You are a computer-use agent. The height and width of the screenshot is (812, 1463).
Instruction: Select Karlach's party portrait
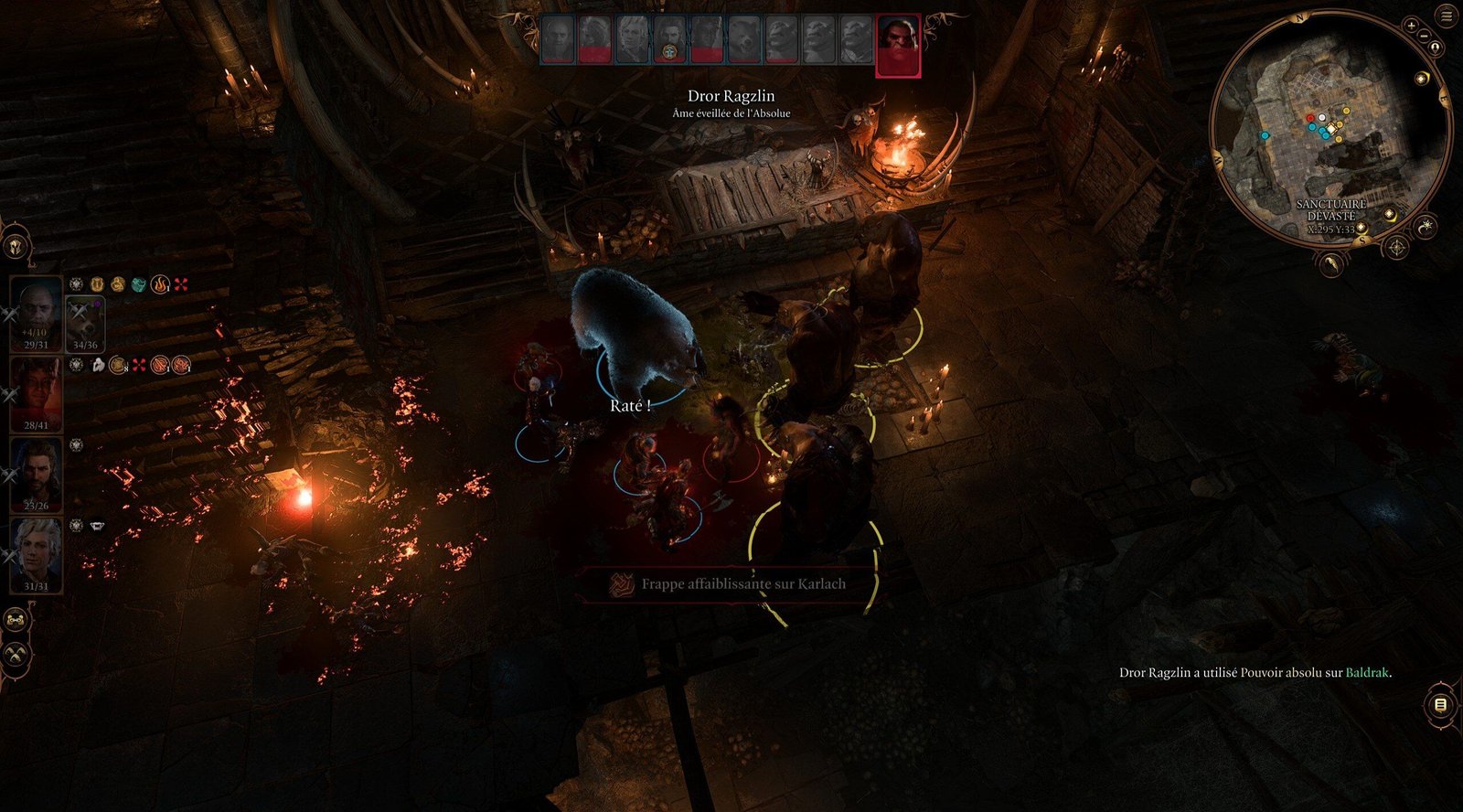[36, 393]
